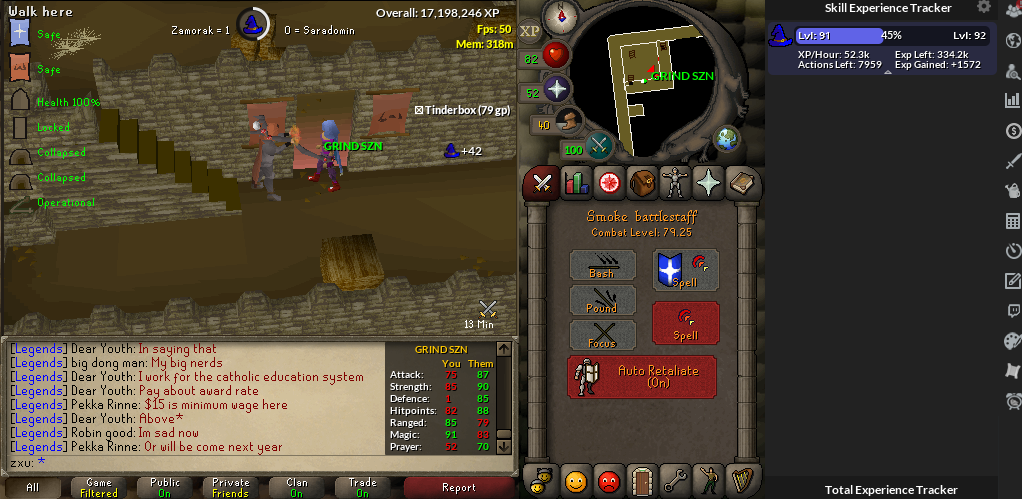Click the XP orb beside the minimap

(529, 30)
